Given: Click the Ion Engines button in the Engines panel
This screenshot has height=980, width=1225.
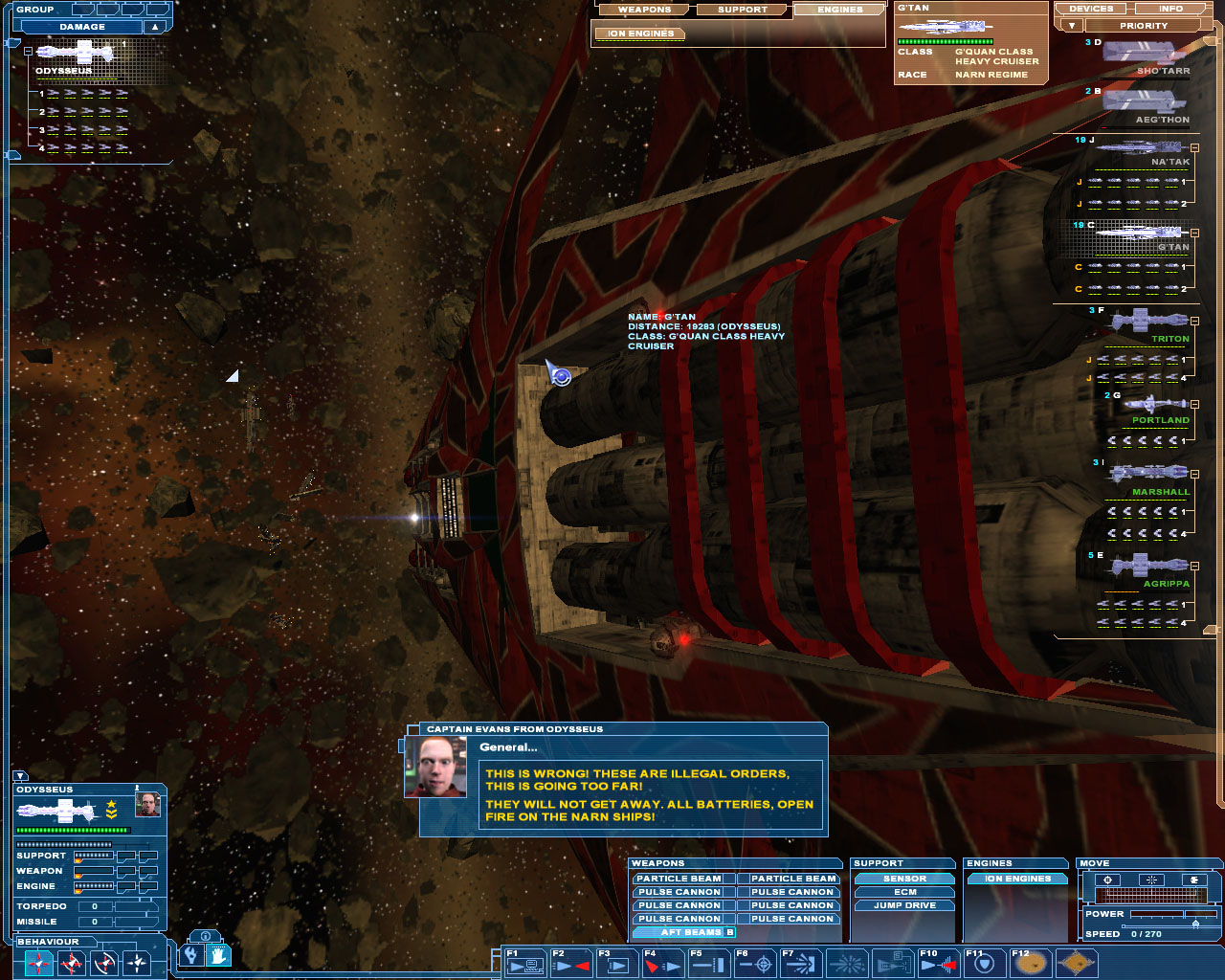Looking at the screenshot, I should pos(1017,879).
